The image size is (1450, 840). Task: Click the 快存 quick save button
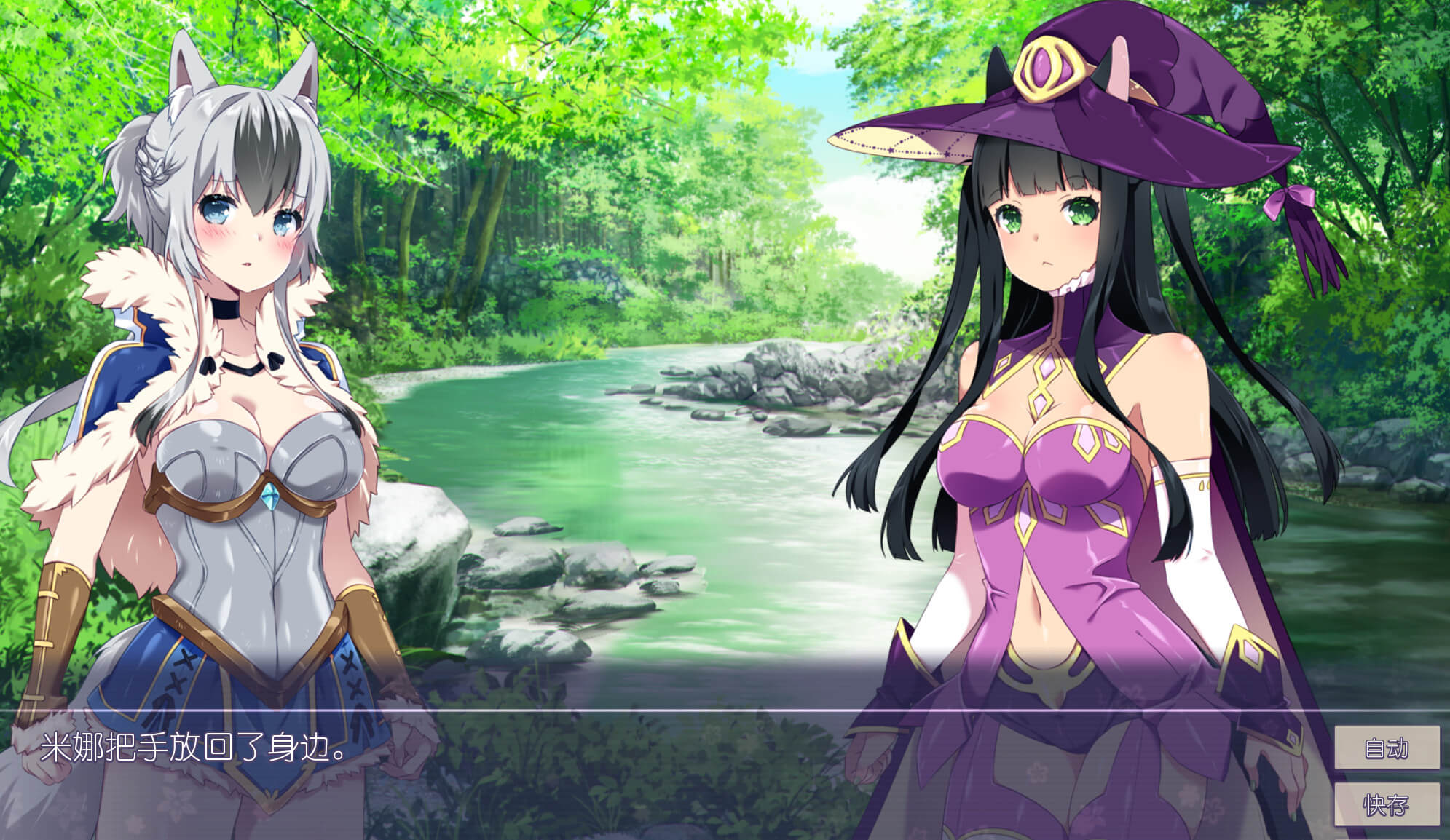[1387, 805]
